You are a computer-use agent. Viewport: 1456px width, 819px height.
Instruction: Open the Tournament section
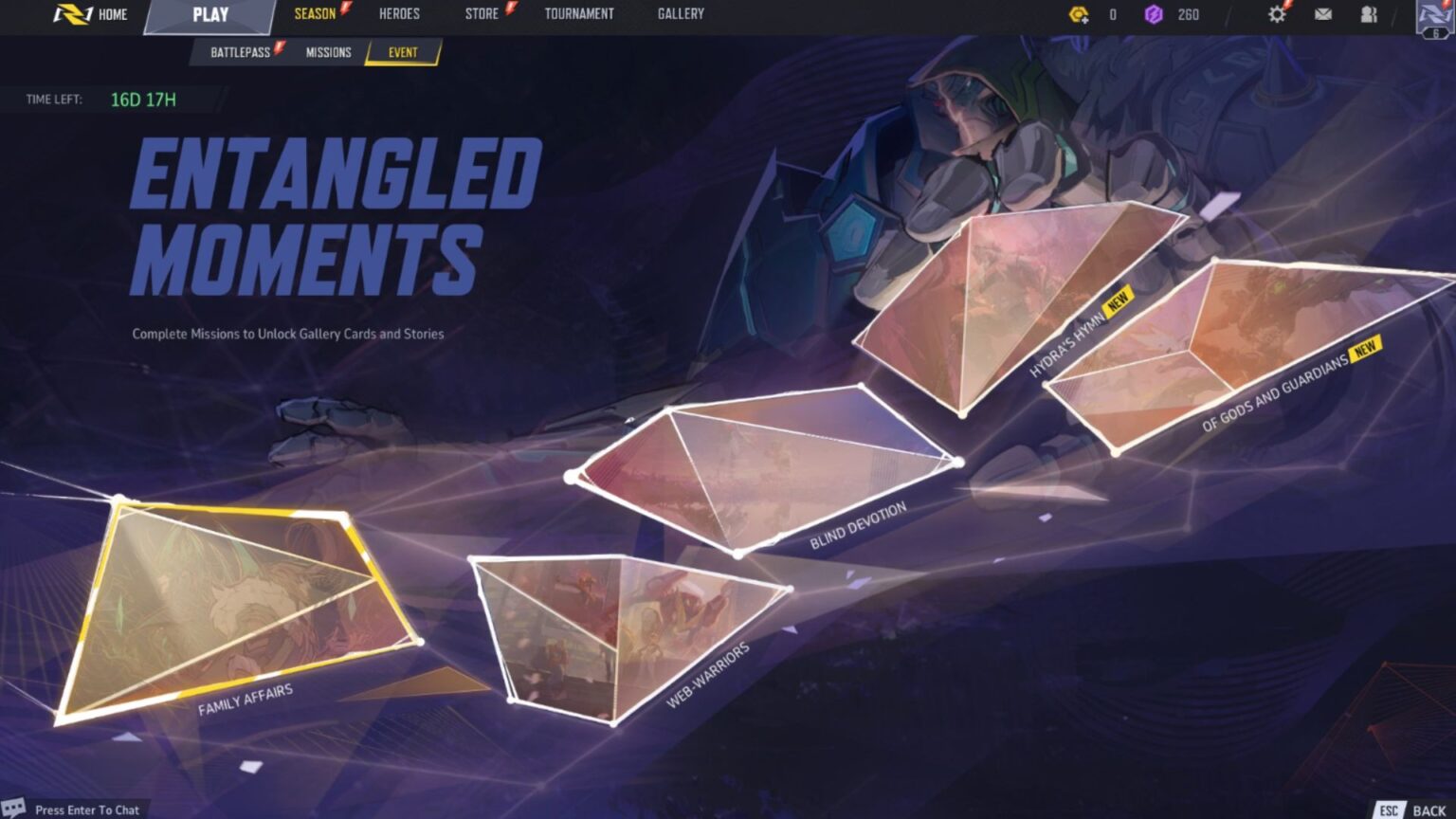click(579, 13)
